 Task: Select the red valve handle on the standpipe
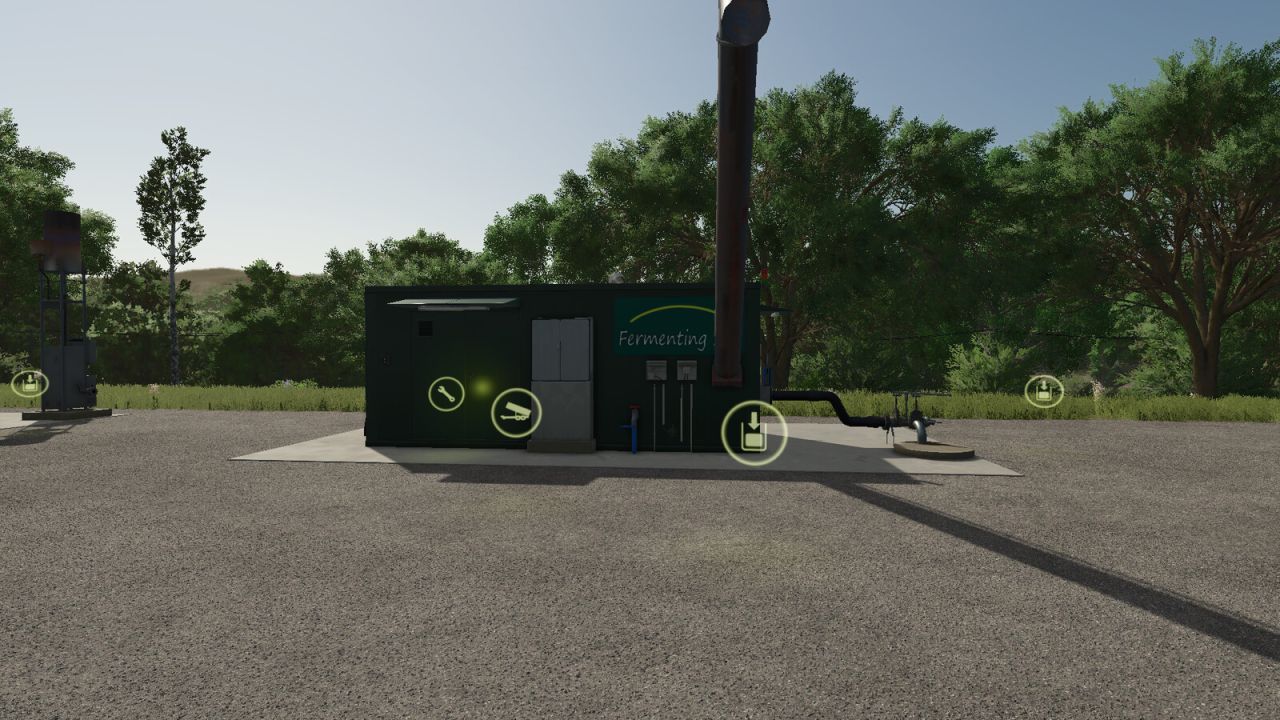[x=633, y=405]
